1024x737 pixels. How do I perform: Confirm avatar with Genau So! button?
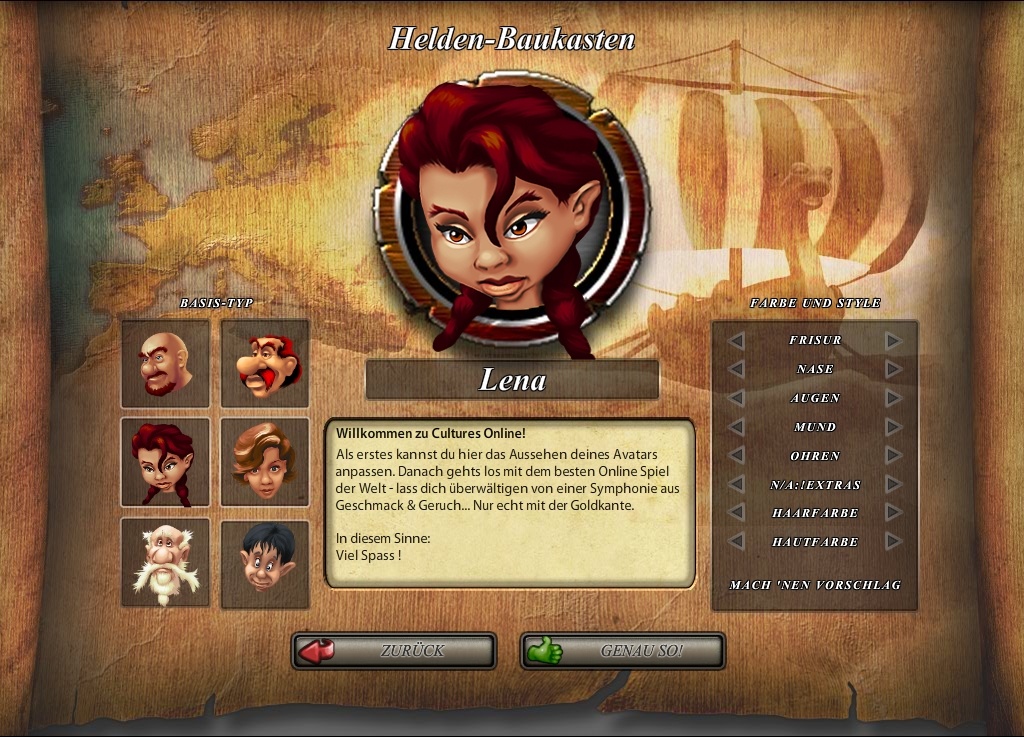click(x=622, y=651)
